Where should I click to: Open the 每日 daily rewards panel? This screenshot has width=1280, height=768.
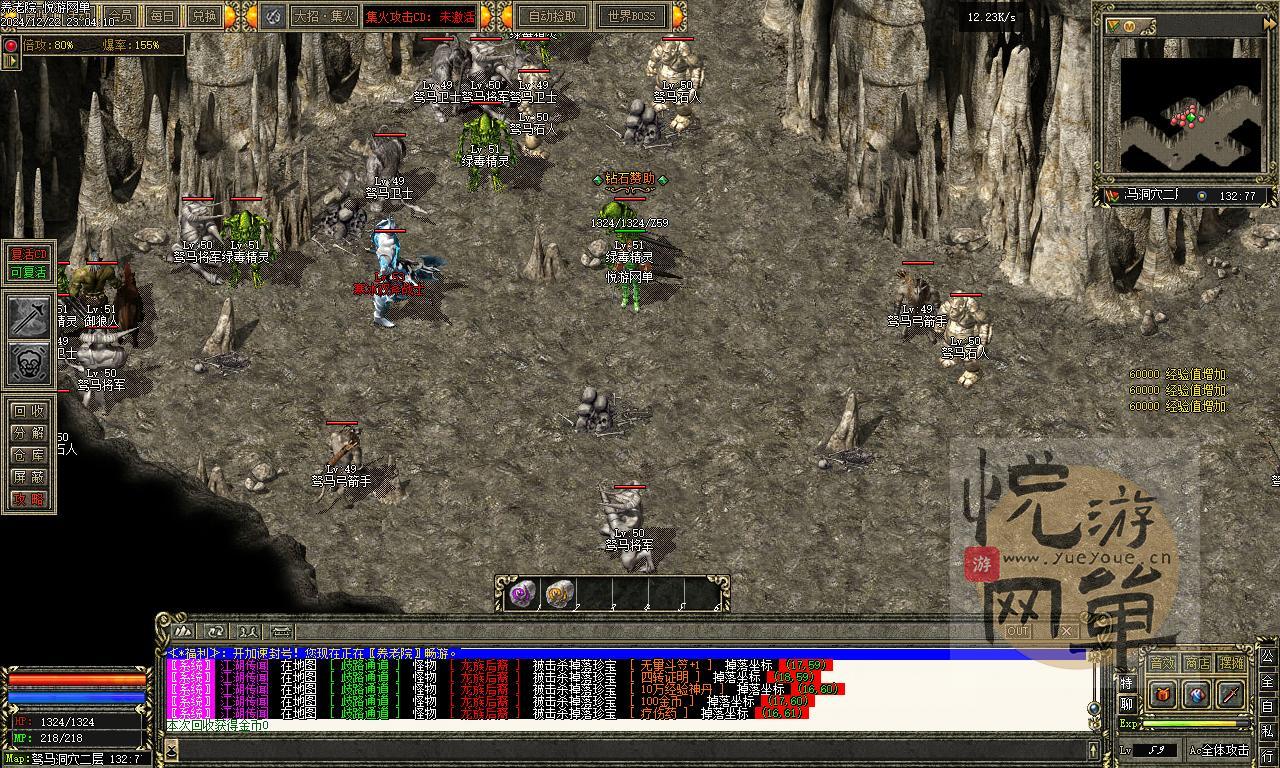click(161, 16)
